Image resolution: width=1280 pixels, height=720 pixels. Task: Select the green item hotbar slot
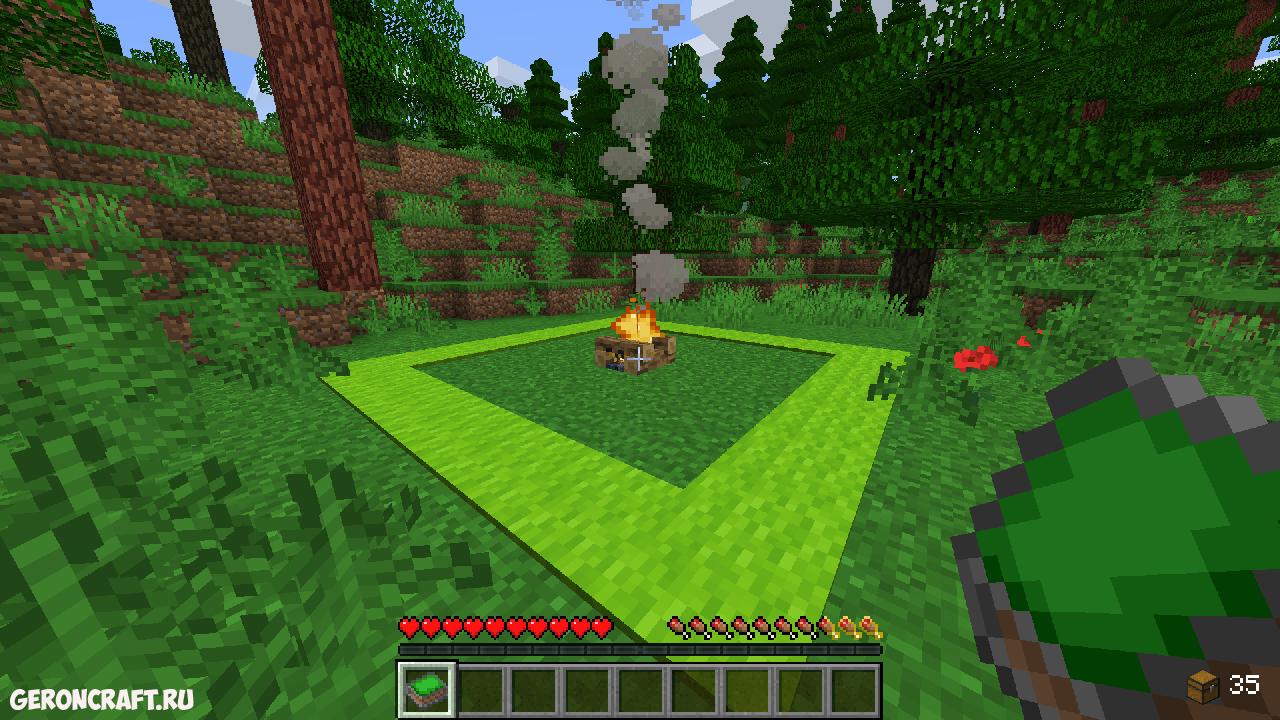click(427, 689)
